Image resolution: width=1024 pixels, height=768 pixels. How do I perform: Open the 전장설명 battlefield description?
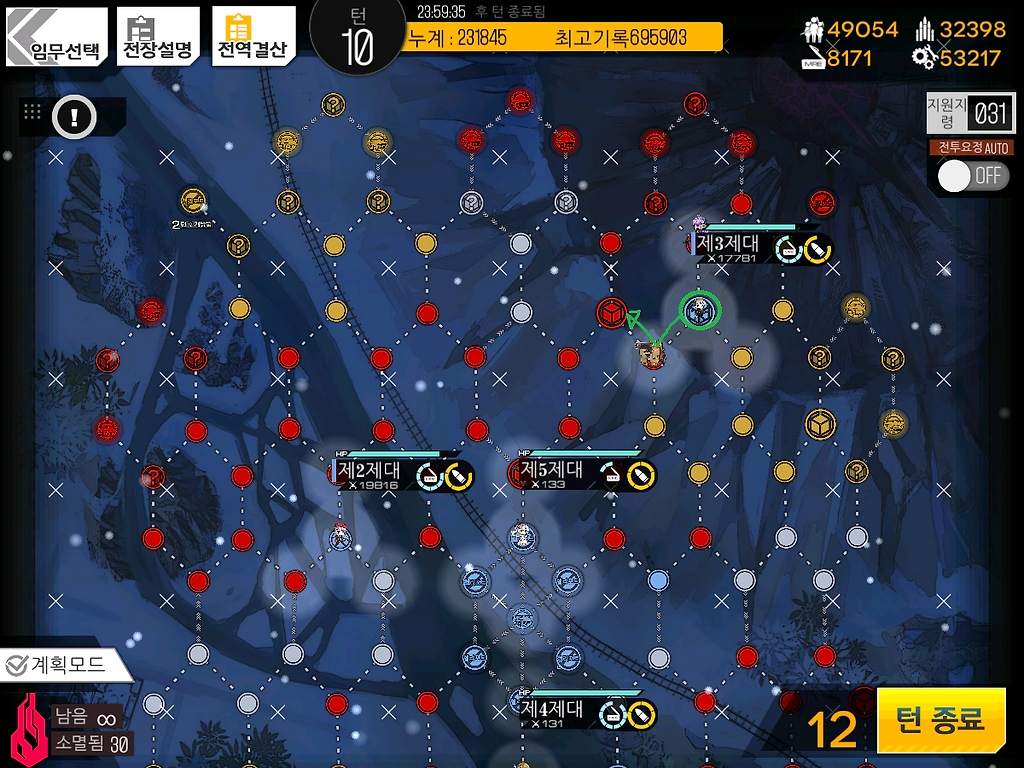point(157,38)
